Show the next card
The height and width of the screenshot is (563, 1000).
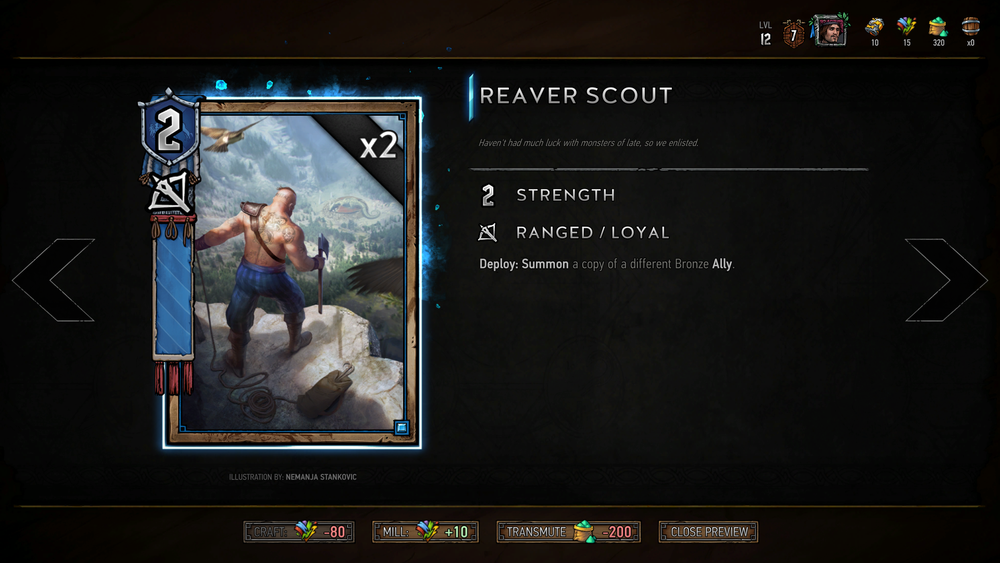[946, 280]
